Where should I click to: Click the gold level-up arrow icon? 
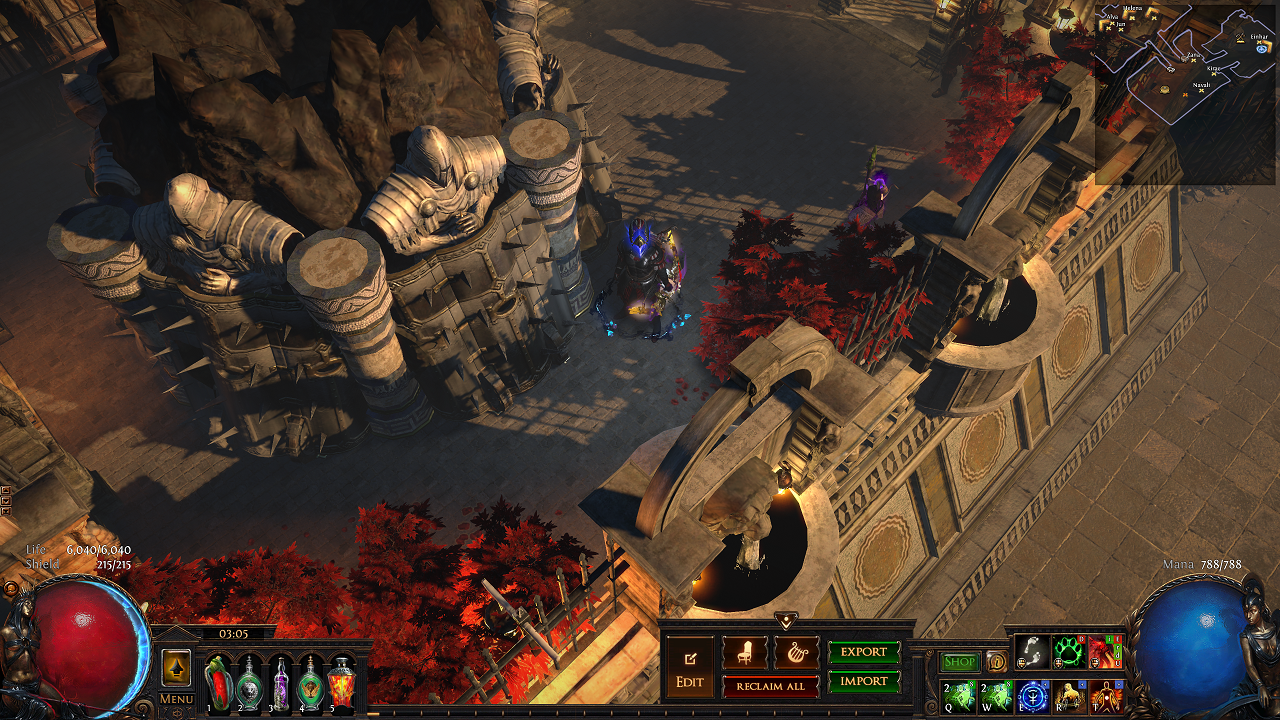(x=176, y=667)
